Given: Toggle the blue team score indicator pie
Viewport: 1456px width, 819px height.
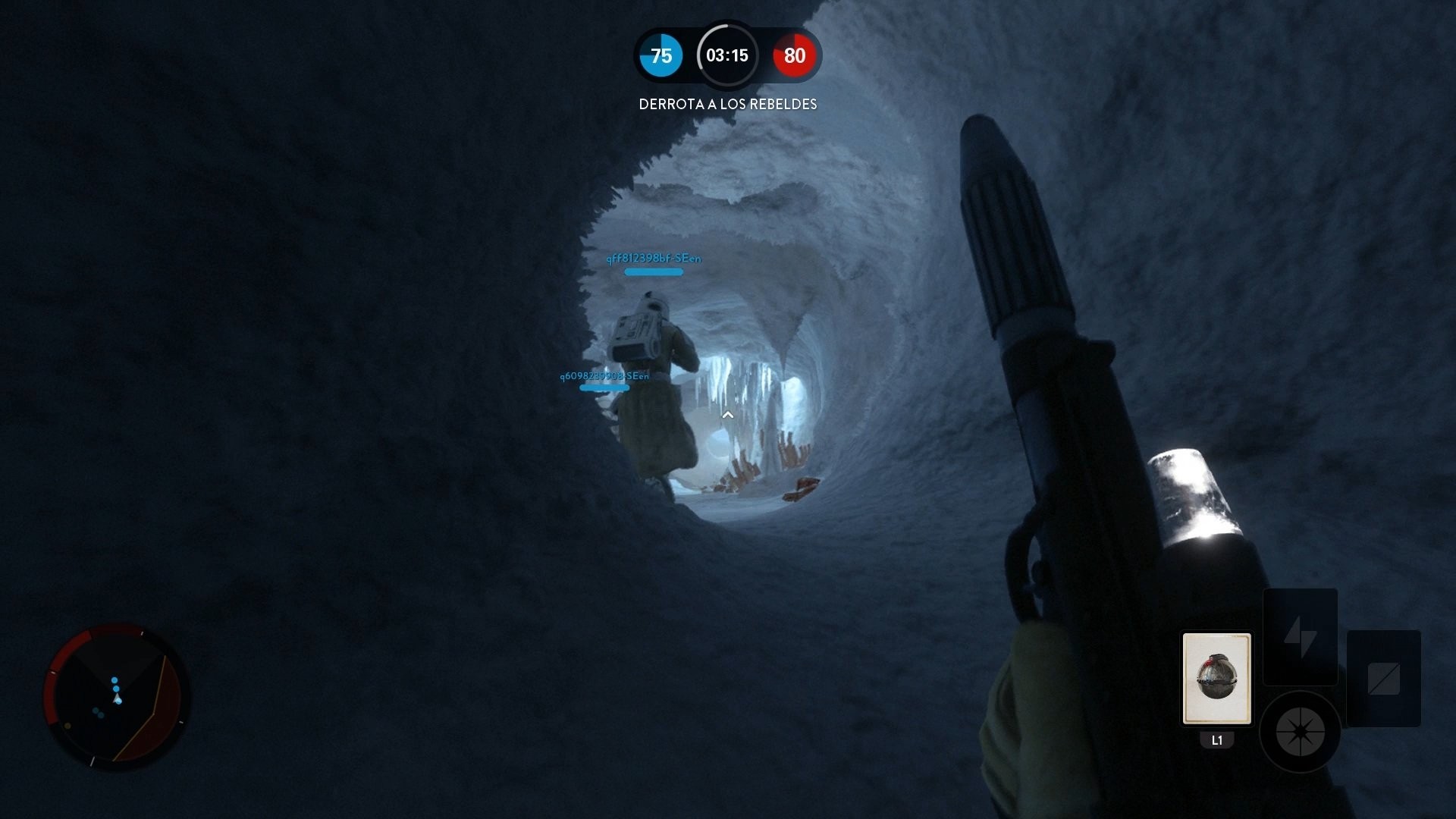Looking at the screenshot, I should pyautogui.click(x=661, y=55).
